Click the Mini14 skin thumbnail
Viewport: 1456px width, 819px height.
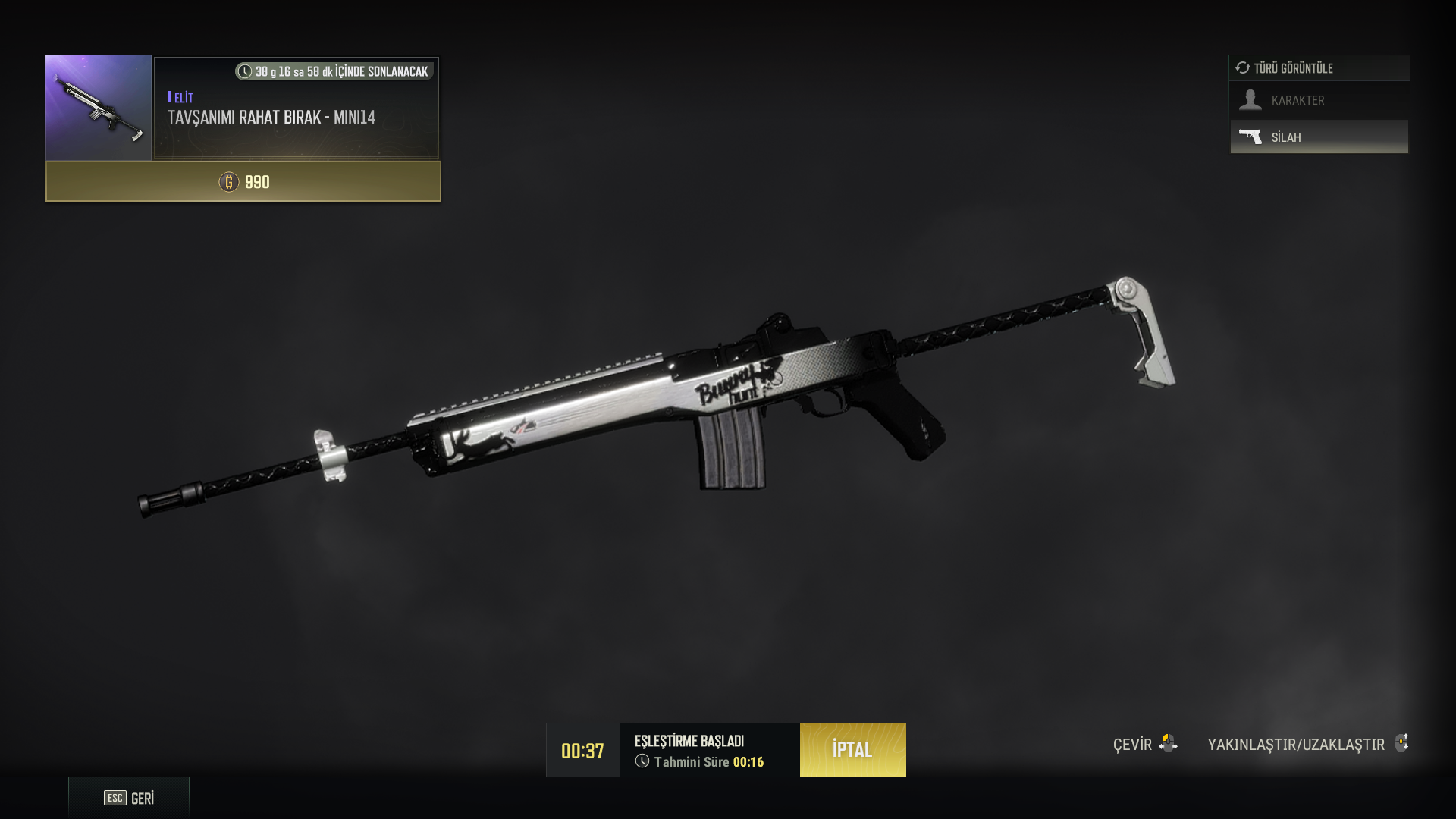tap(99, 107)
